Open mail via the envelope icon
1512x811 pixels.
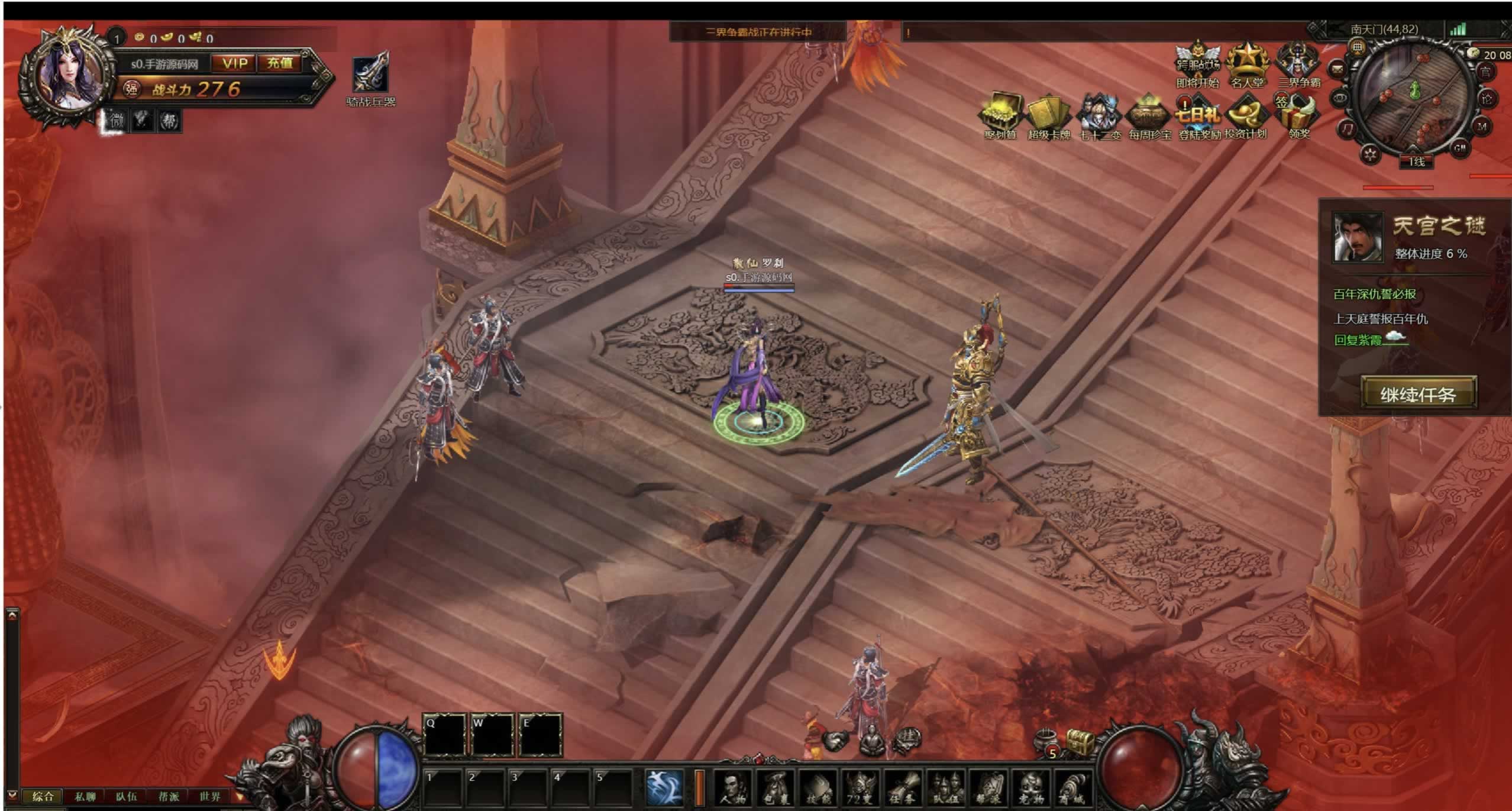(x=1337, y=69)
